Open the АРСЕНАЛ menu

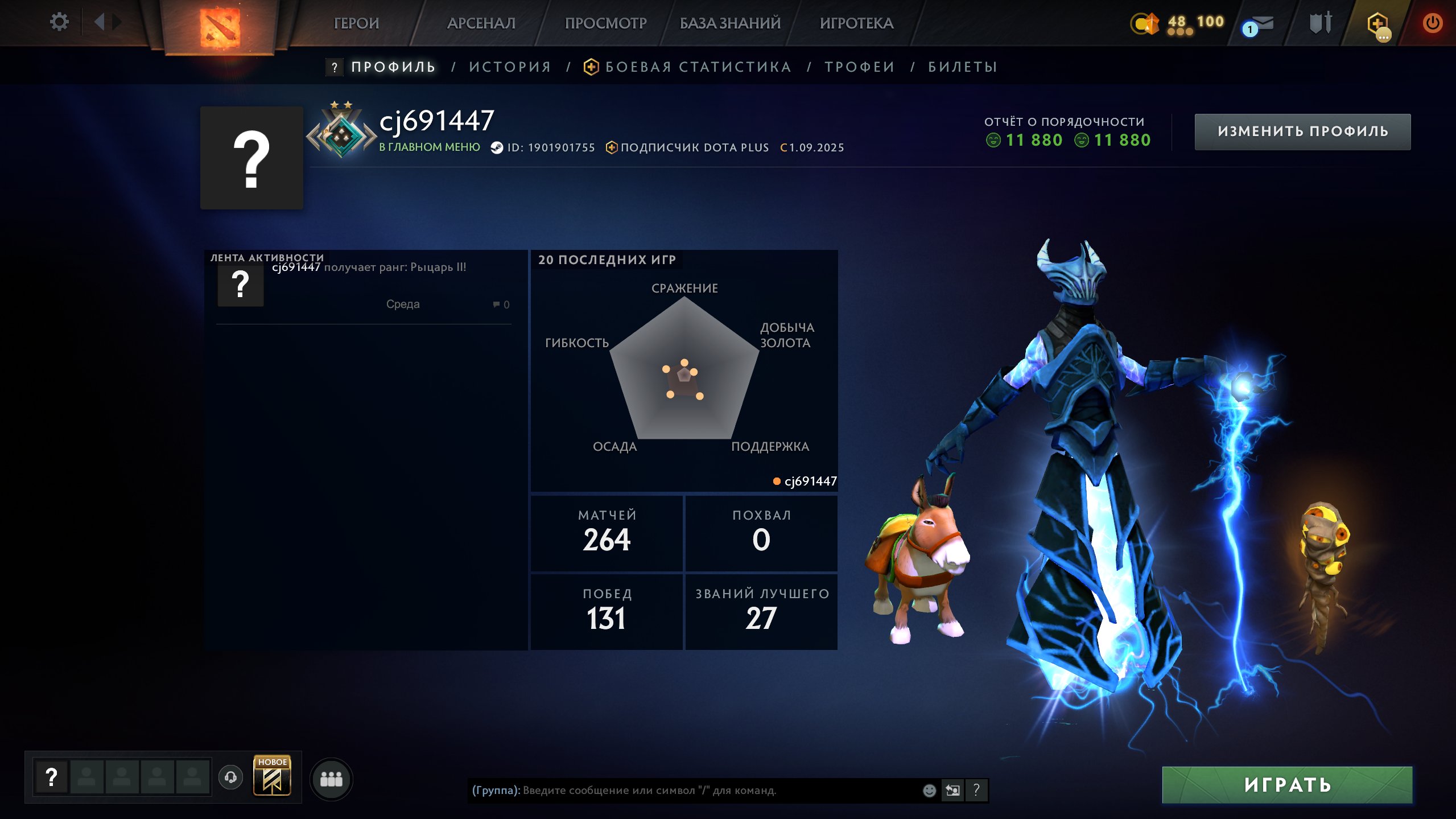click(481, 23)
